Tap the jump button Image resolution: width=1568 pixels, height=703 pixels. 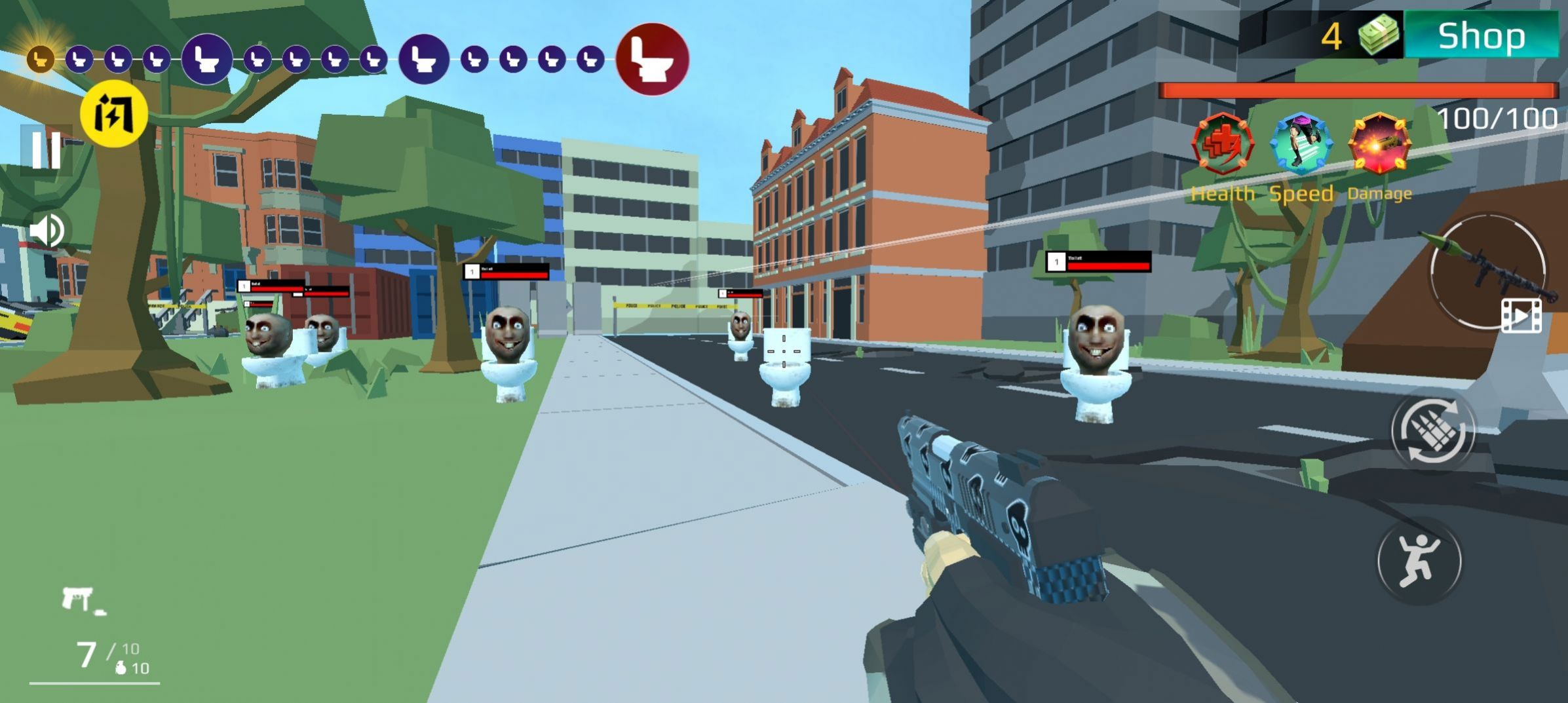tap(1419, 560)
